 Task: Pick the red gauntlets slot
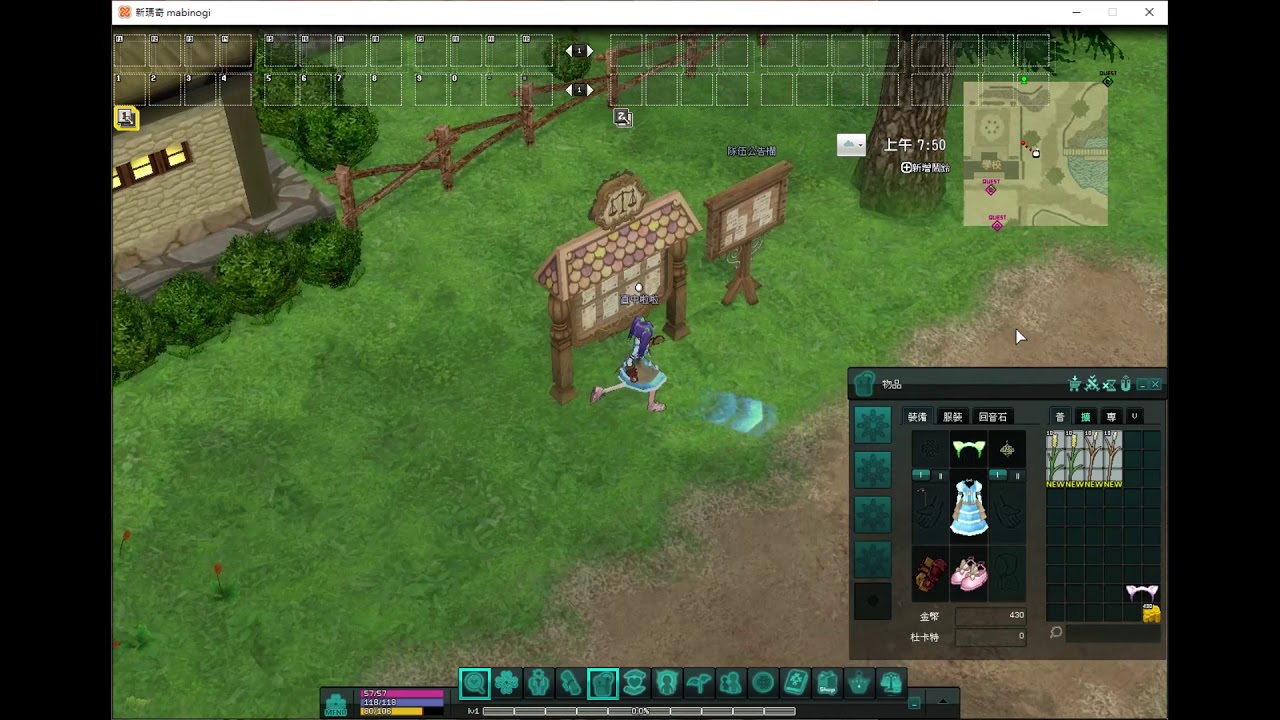click(x=930, y=573)
